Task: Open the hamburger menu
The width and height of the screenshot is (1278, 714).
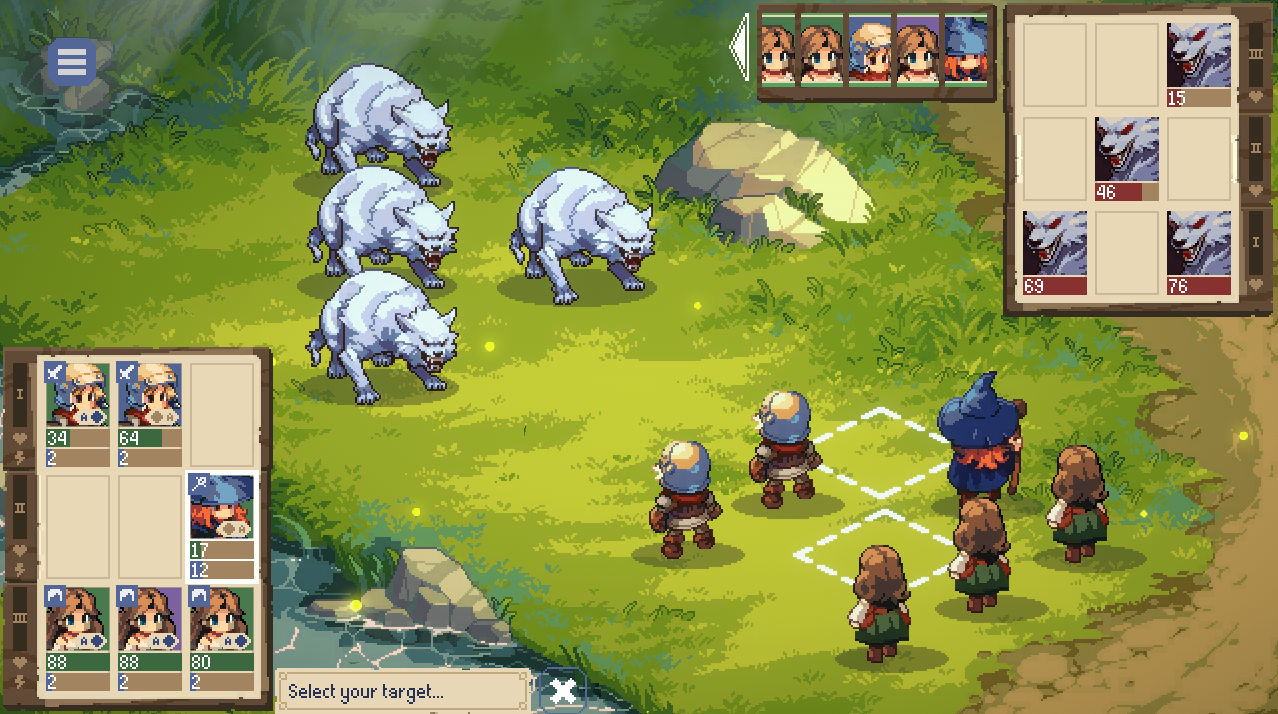Action: (72, 63)
